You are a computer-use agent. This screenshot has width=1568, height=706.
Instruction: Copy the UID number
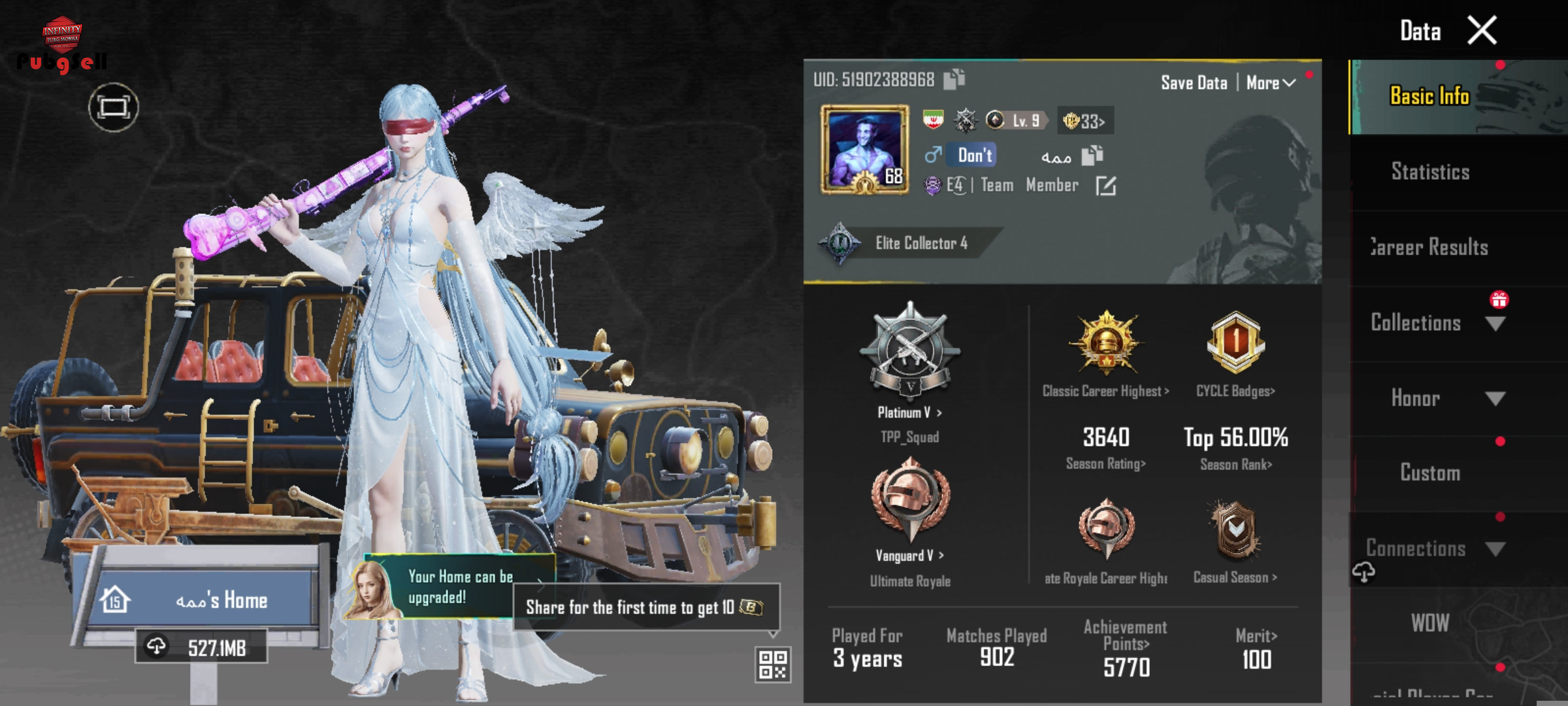(954, 80)
